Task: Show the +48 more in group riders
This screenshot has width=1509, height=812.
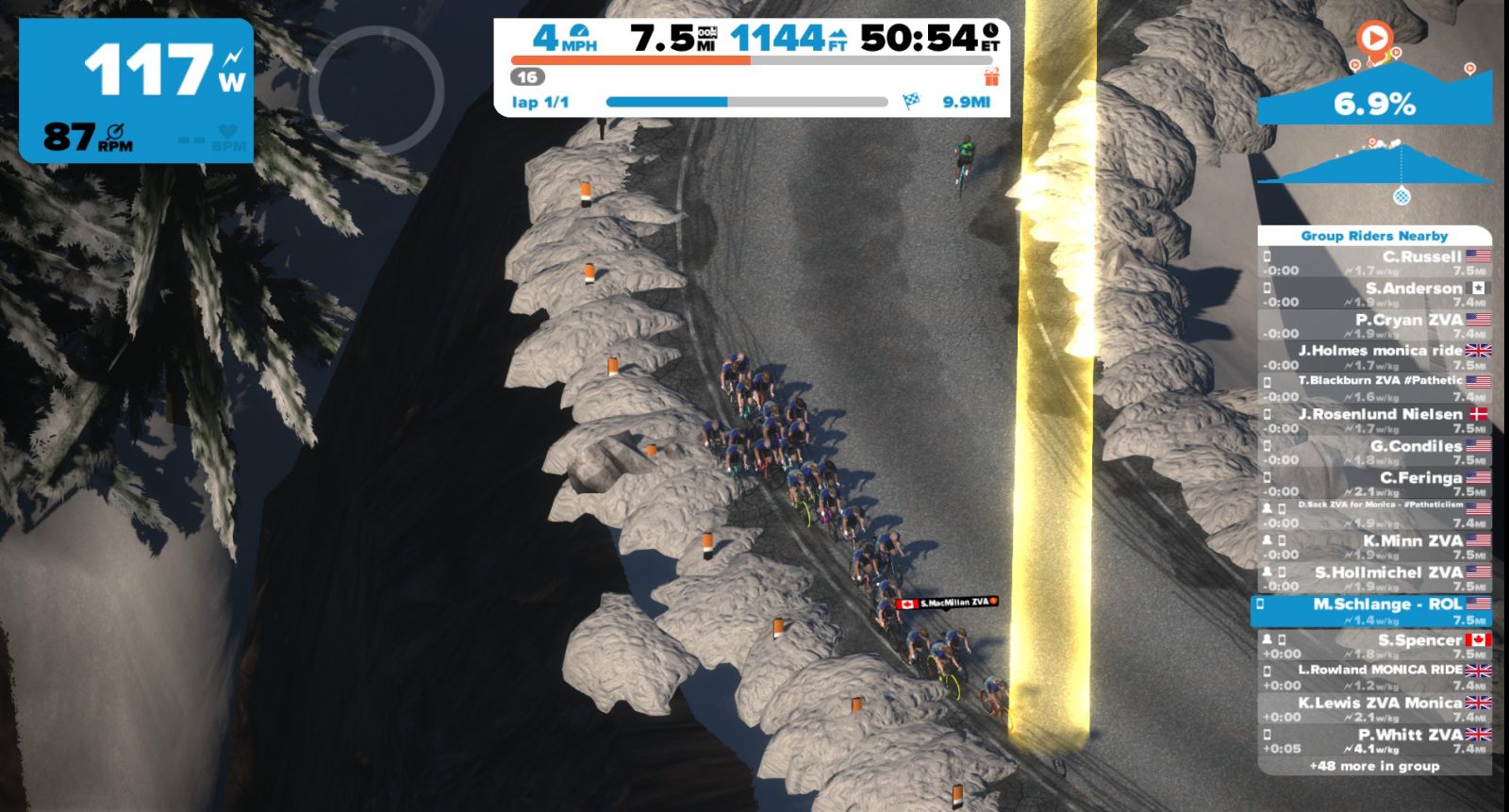Action: point(1374,766)
